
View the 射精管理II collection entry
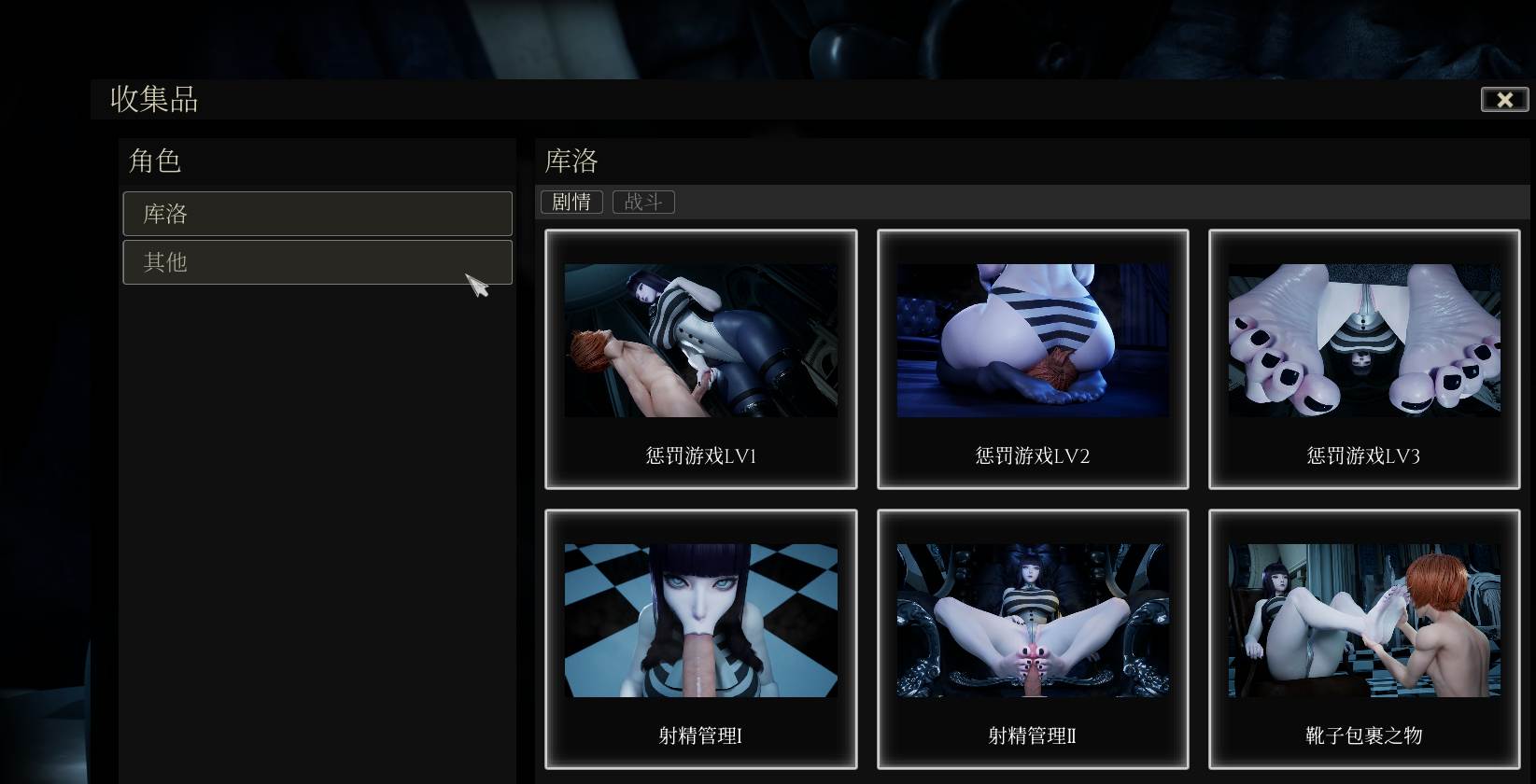pyautogui.click(x=1033, y=619)
